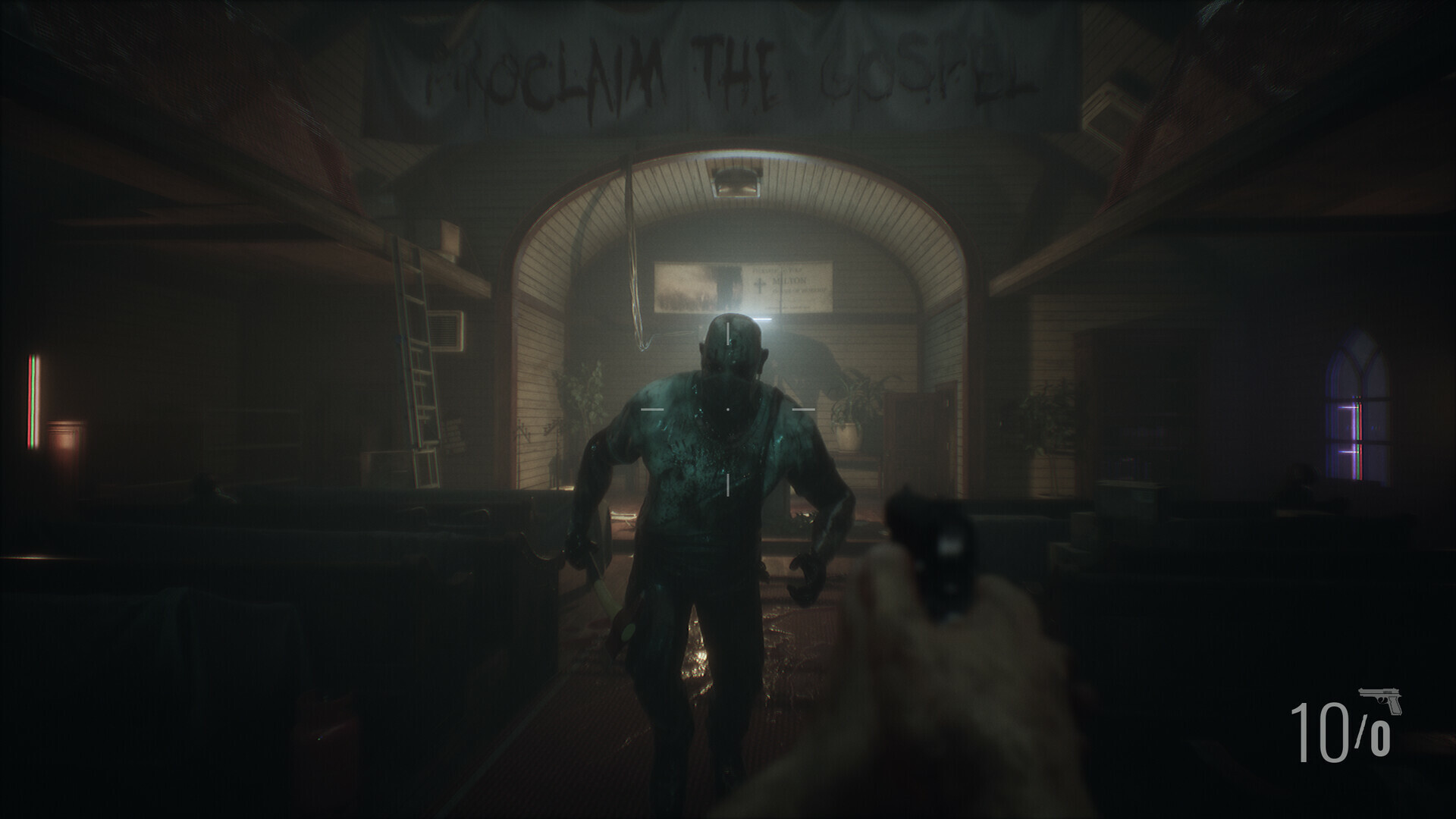Viewport: 1456px width, 819px height.
Task: Click the cross symbol on the MILYON sign
Action: pyautogui.click(x=759, y=285)
